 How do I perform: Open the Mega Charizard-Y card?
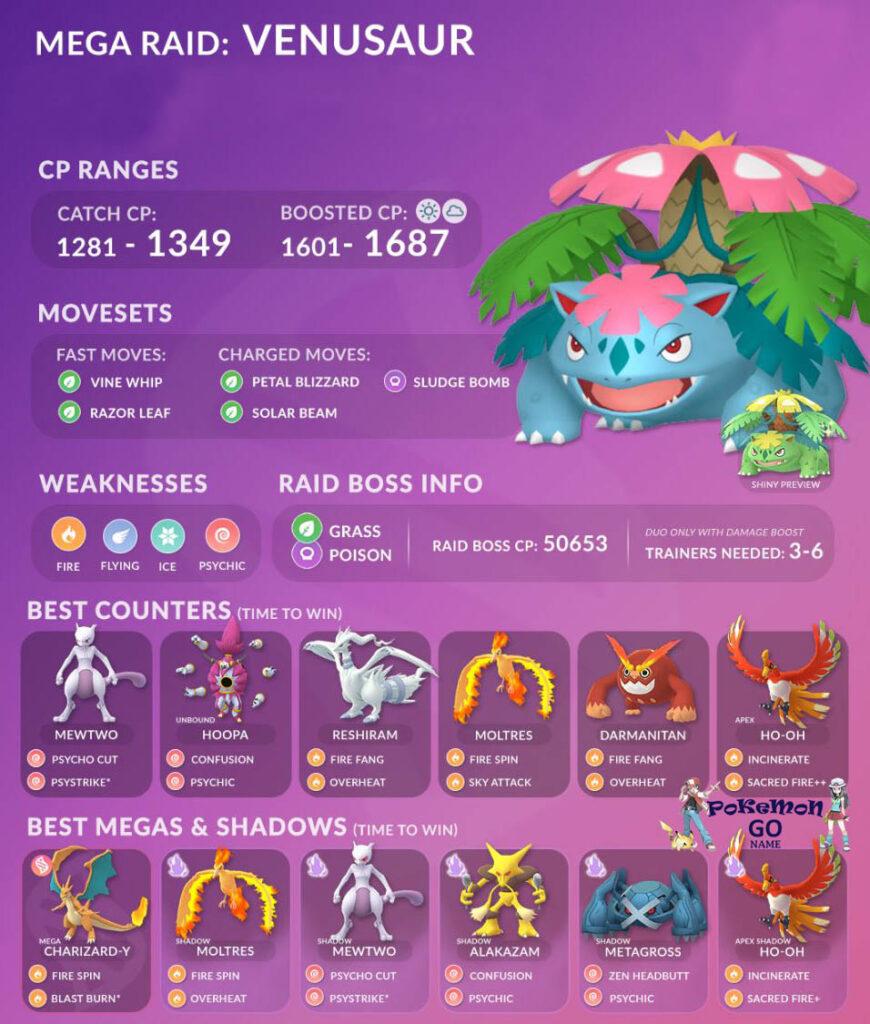coord(86,928)
